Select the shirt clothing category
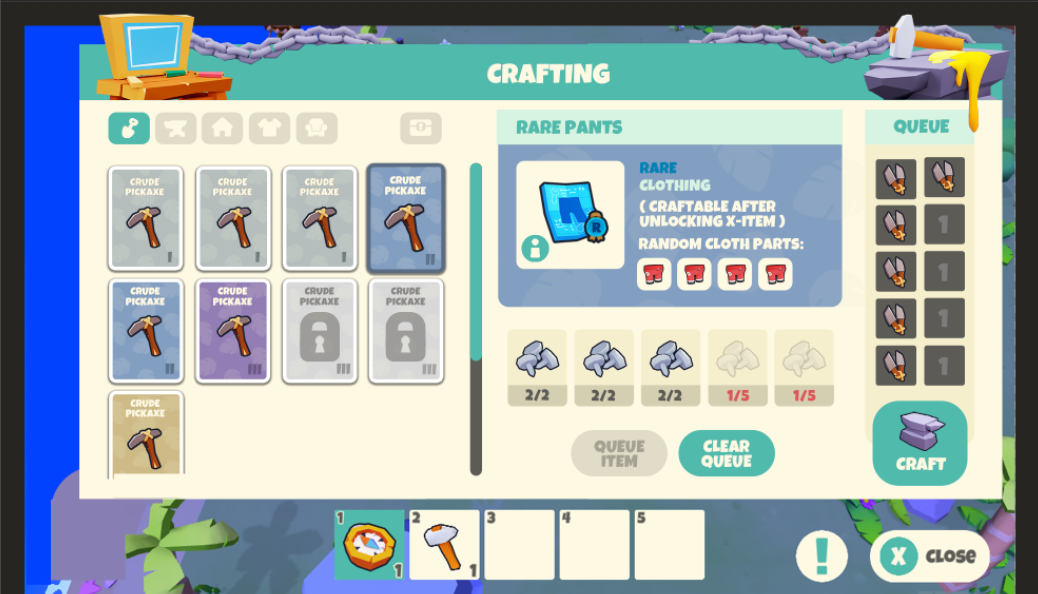Image resolution: width=1038 pixels, height=594 pixels. [269, 128]
